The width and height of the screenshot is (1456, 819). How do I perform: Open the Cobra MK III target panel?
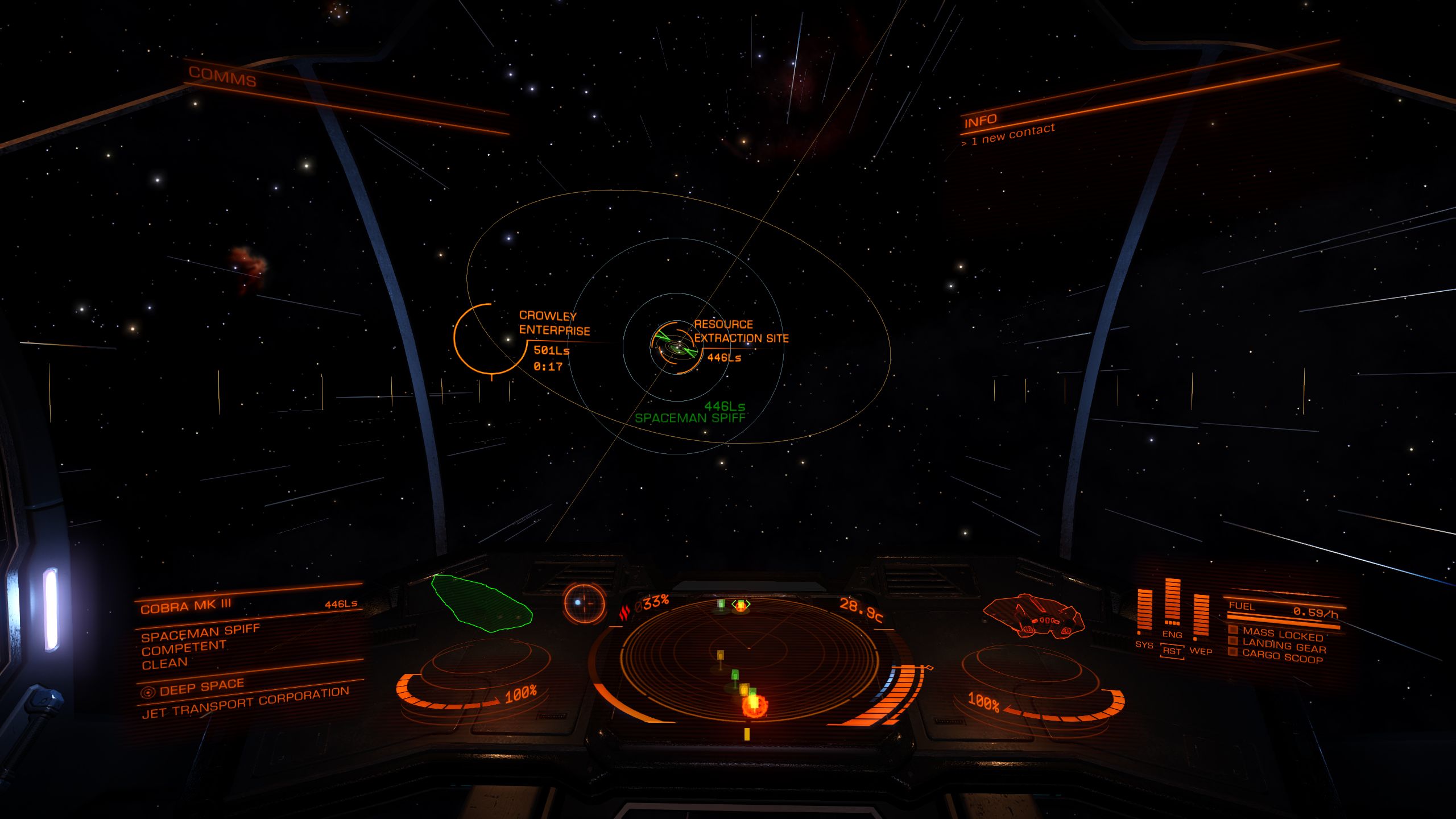click(x=186, y=607)
